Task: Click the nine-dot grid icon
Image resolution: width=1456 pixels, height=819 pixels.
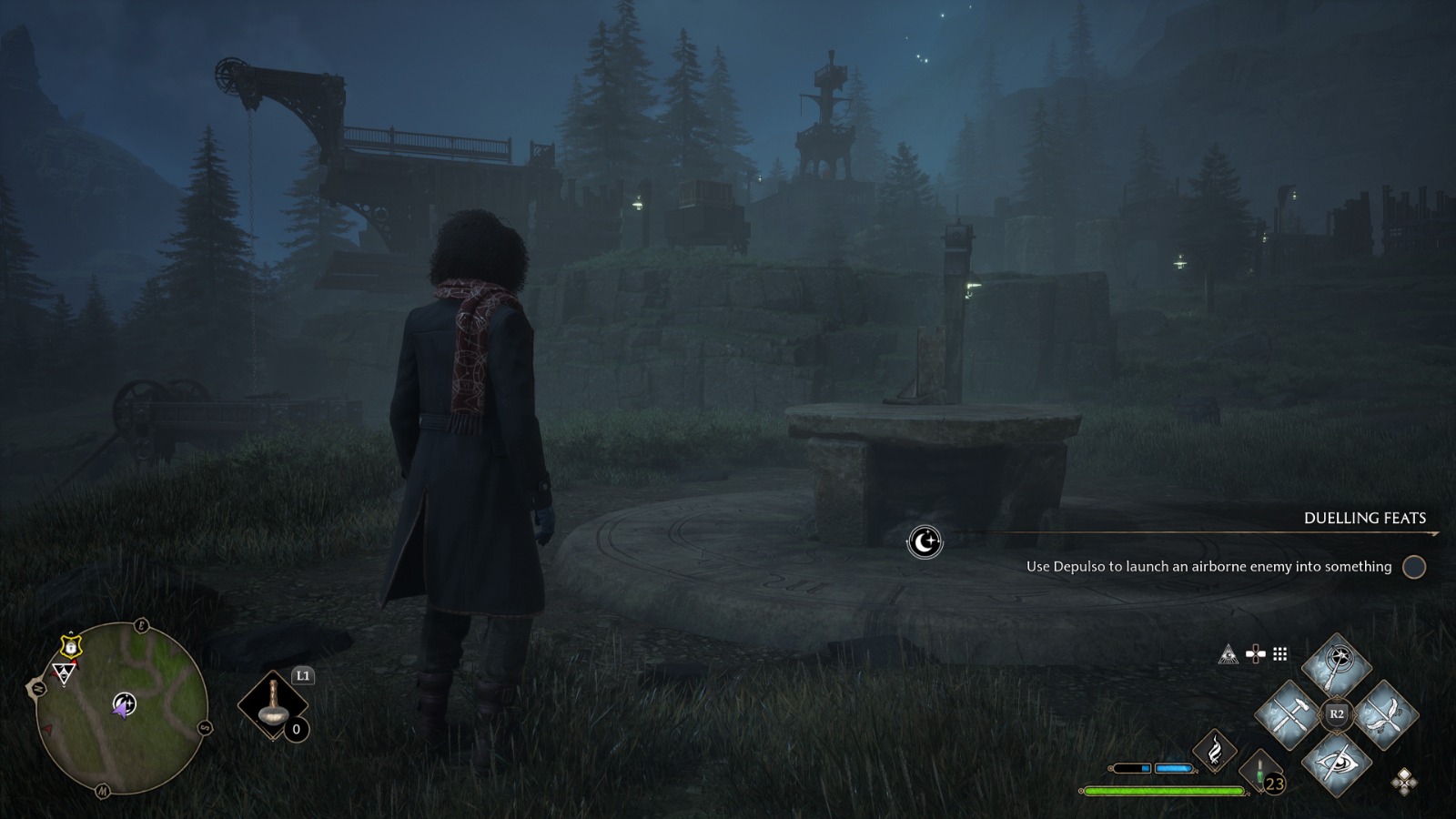Action: coord(1280,654)
